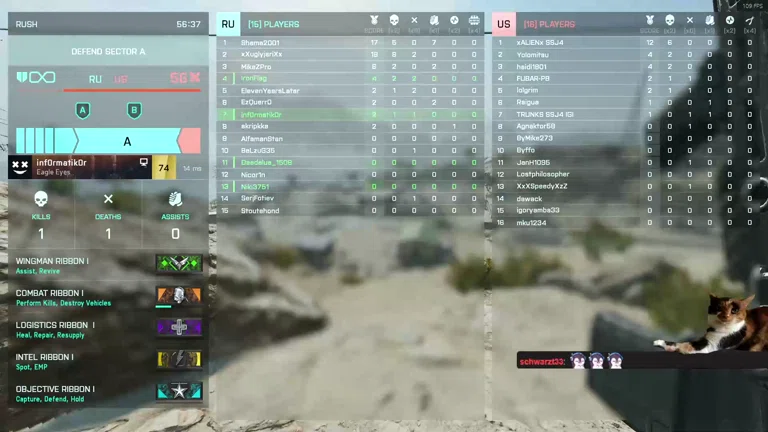
Task: Select the RU team header tab
Action: [x=228, y=24]
